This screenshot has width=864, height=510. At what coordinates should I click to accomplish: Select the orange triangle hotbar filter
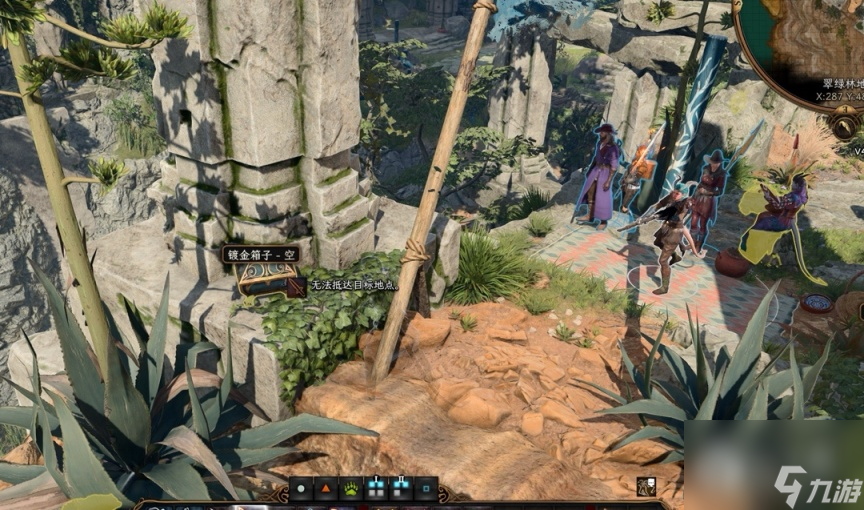coord(326,489)
